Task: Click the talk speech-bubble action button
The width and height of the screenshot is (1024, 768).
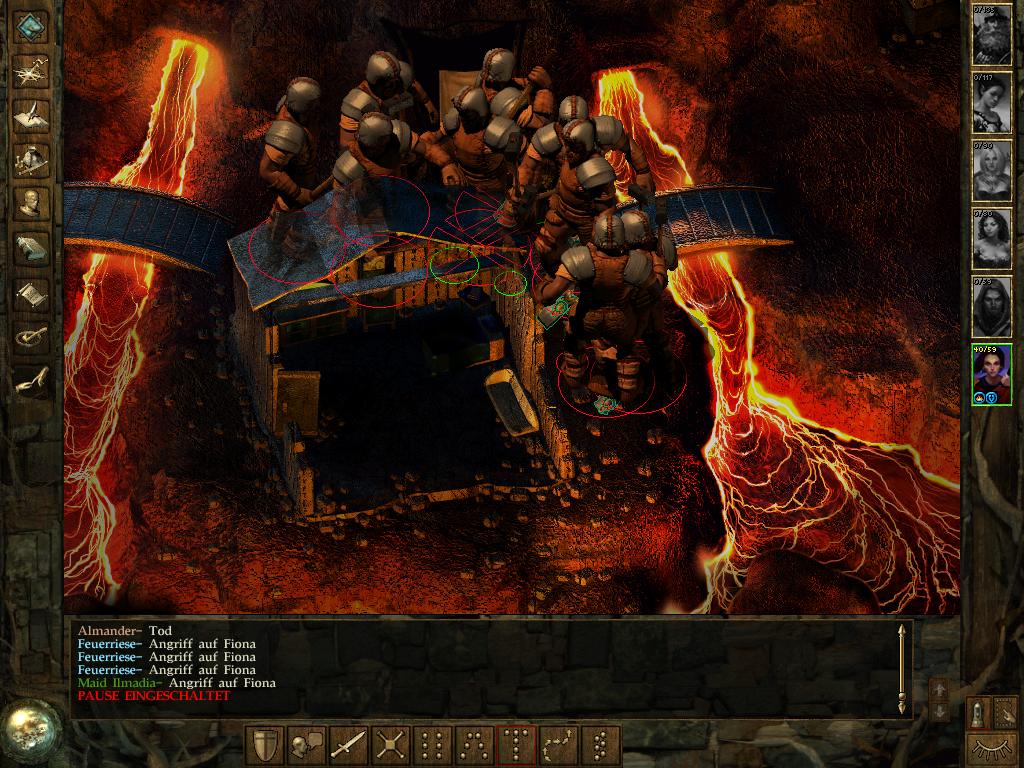Action: coord(308,746)
